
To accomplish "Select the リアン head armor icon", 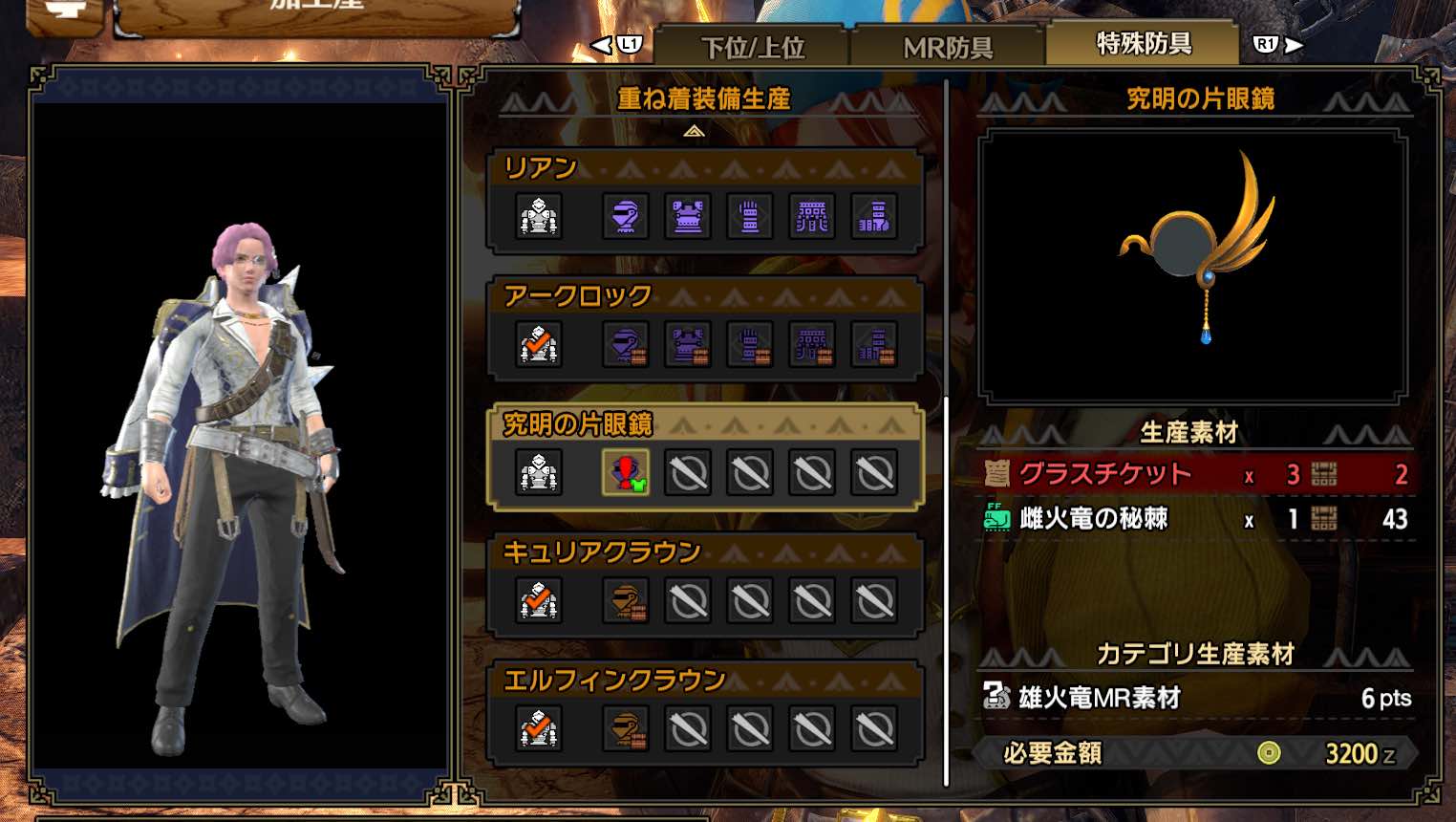I will click(538, 217).
